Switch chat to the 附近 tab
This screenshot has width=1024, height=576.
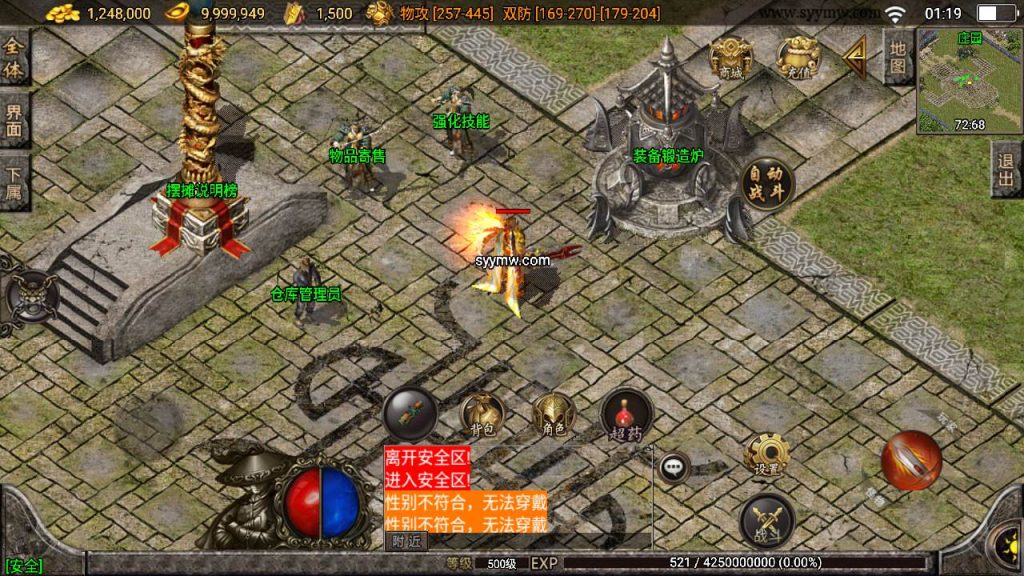tap(406, 541)
